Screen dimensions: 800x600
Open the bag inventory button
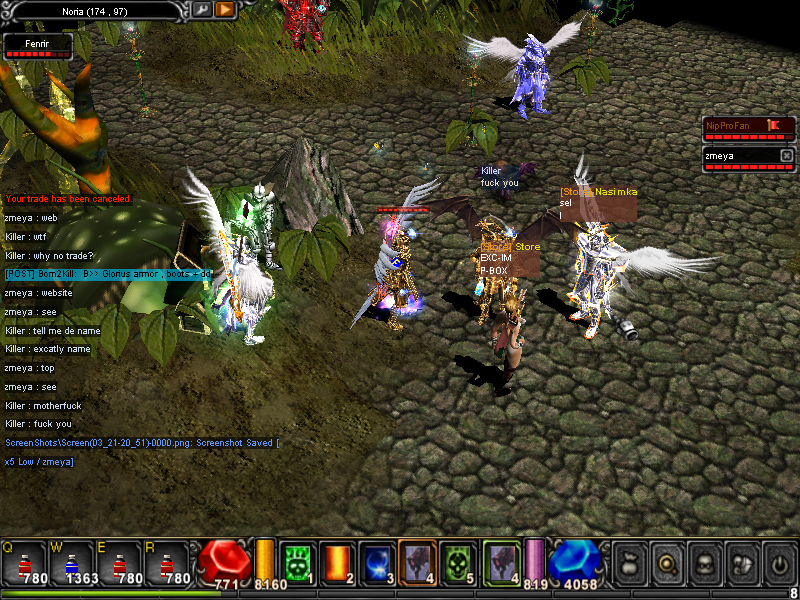[631, 562]
